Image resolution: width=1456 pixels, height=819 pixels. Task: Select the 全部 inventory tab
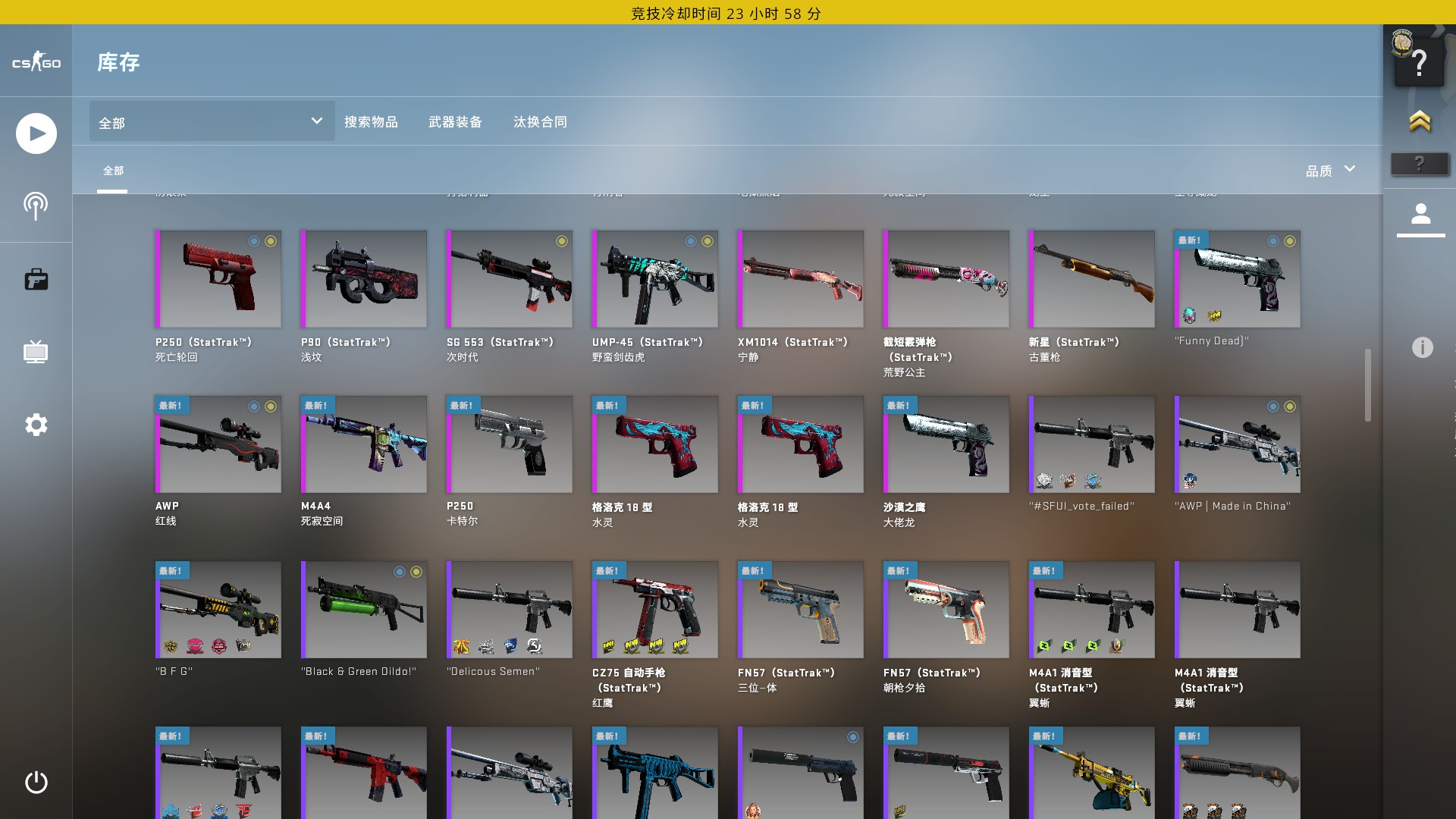[x=114, y=172]
